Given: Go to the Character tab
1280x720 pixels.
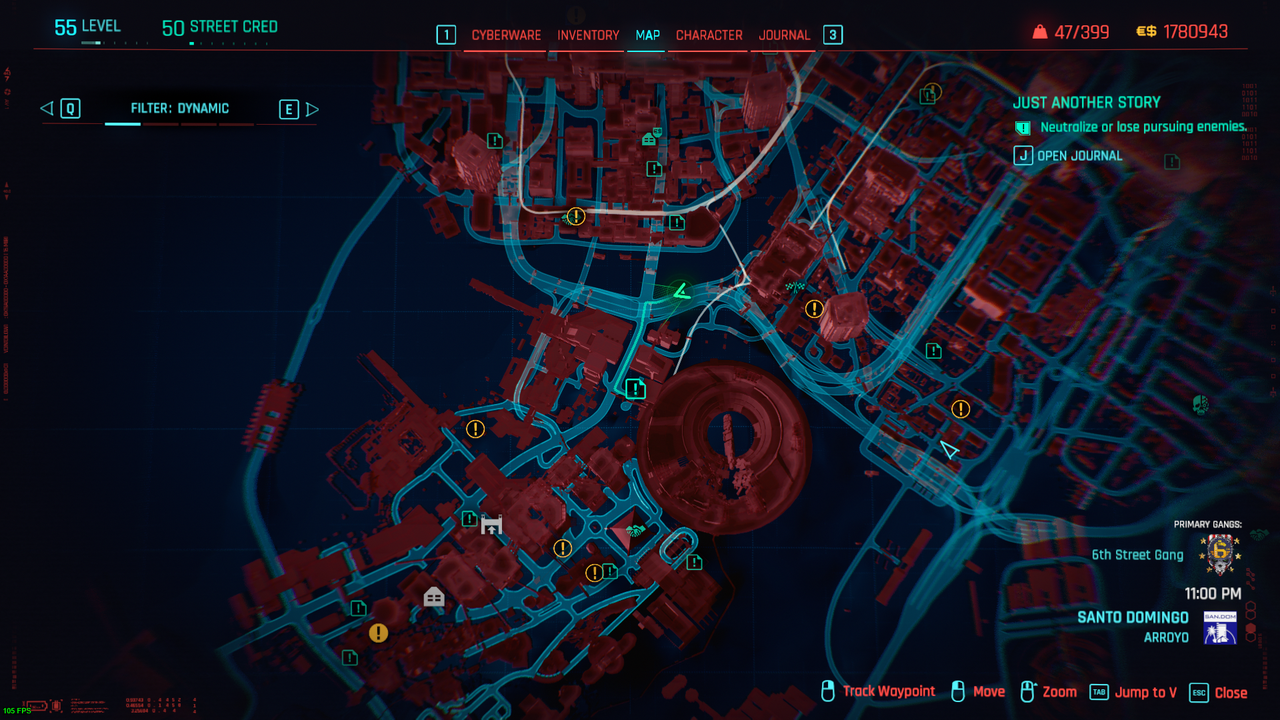Looking at the screenshot, I should click(x=709, y=35).
